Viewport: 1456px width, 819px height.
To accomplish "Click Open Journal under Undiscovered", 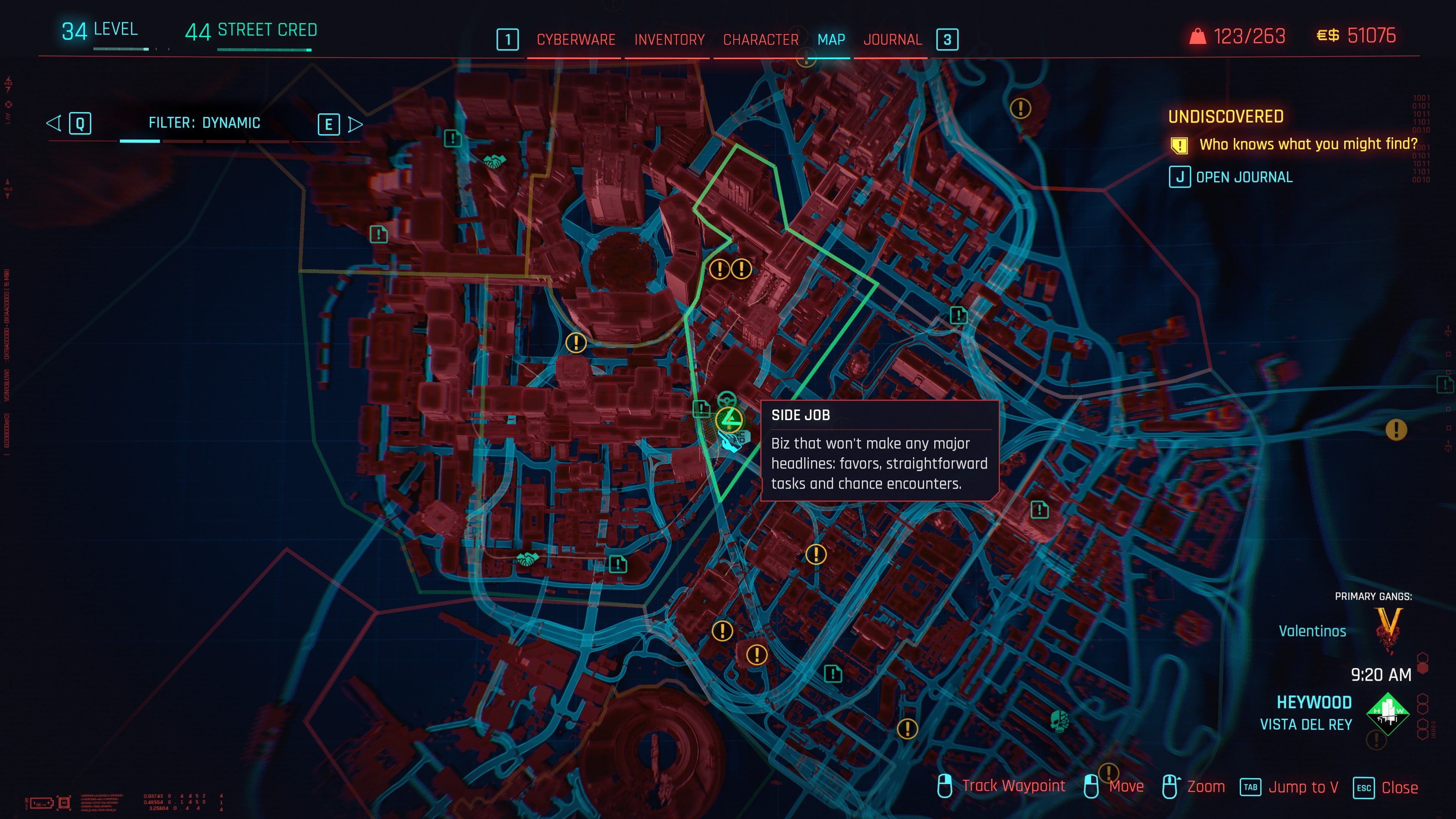I will pos(1244,177).
